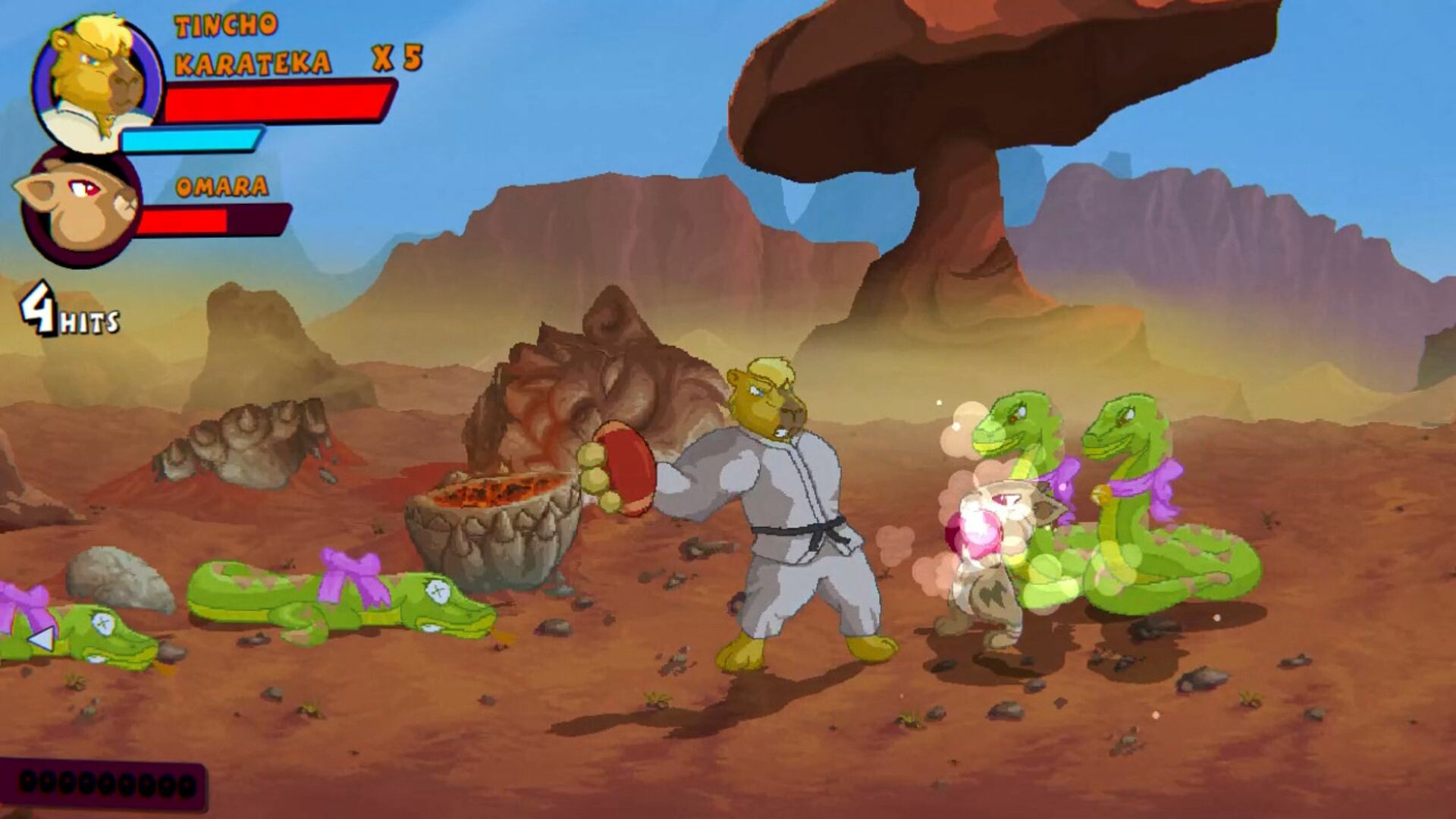Select the OMARA name label
The width and height of the screenshot is (1456, 819).
220,186
